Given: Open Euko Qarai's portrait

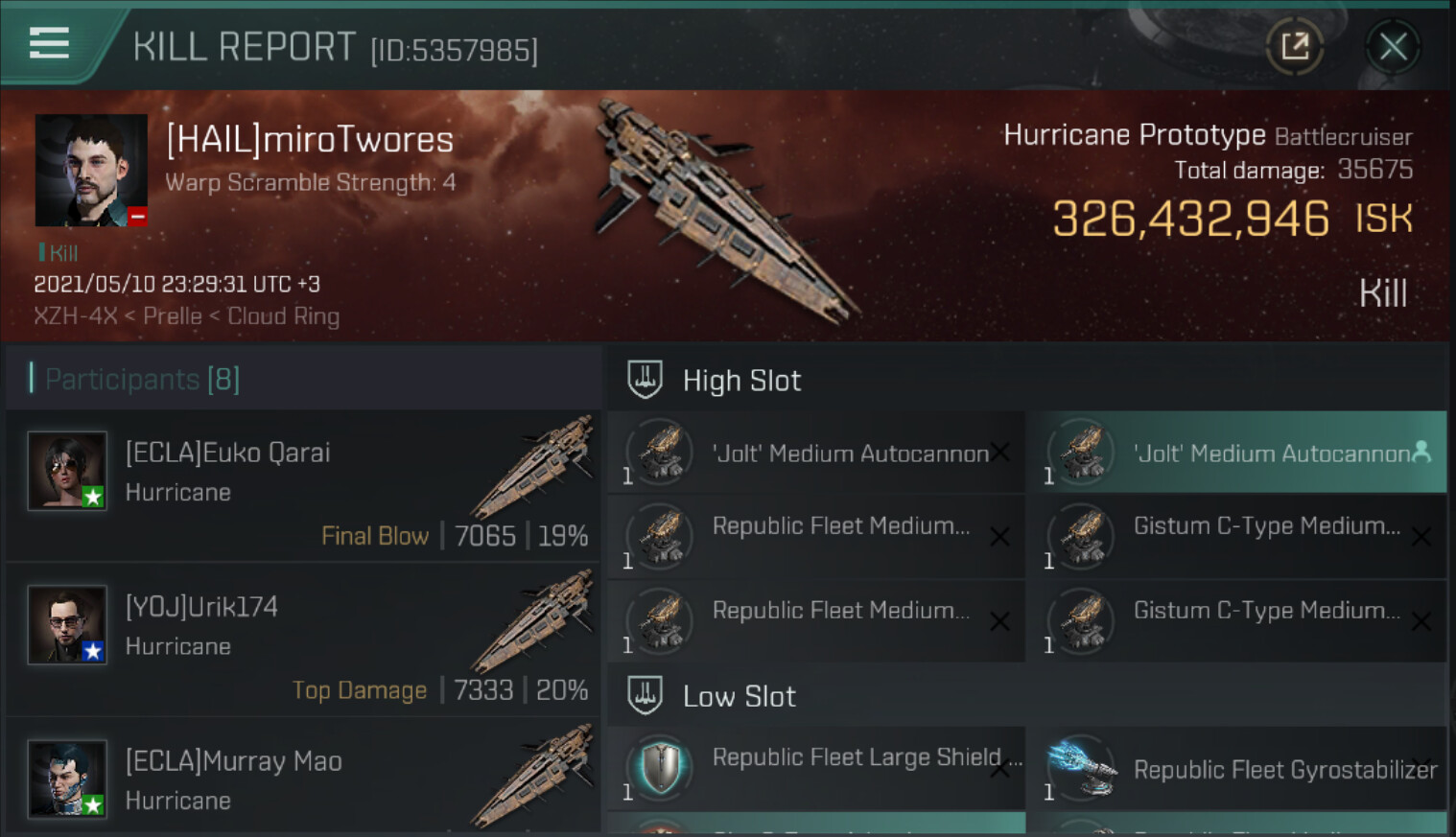Looking at the screenshot, I should tap(67, 471).
